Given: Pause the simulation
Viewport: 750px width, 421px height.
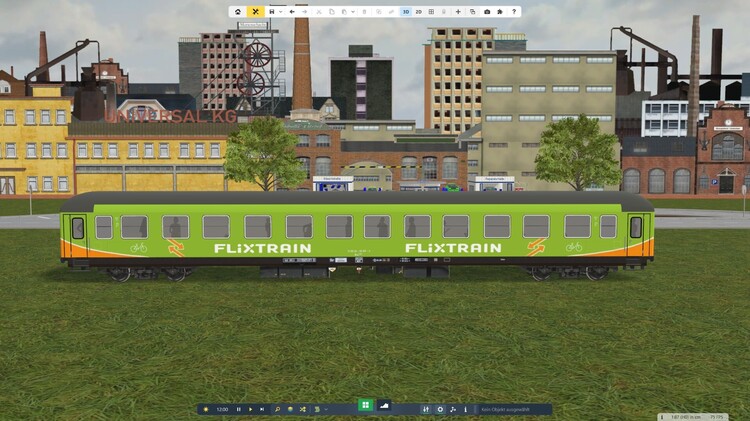Looking at the screenshot, I should pos(238,409).
